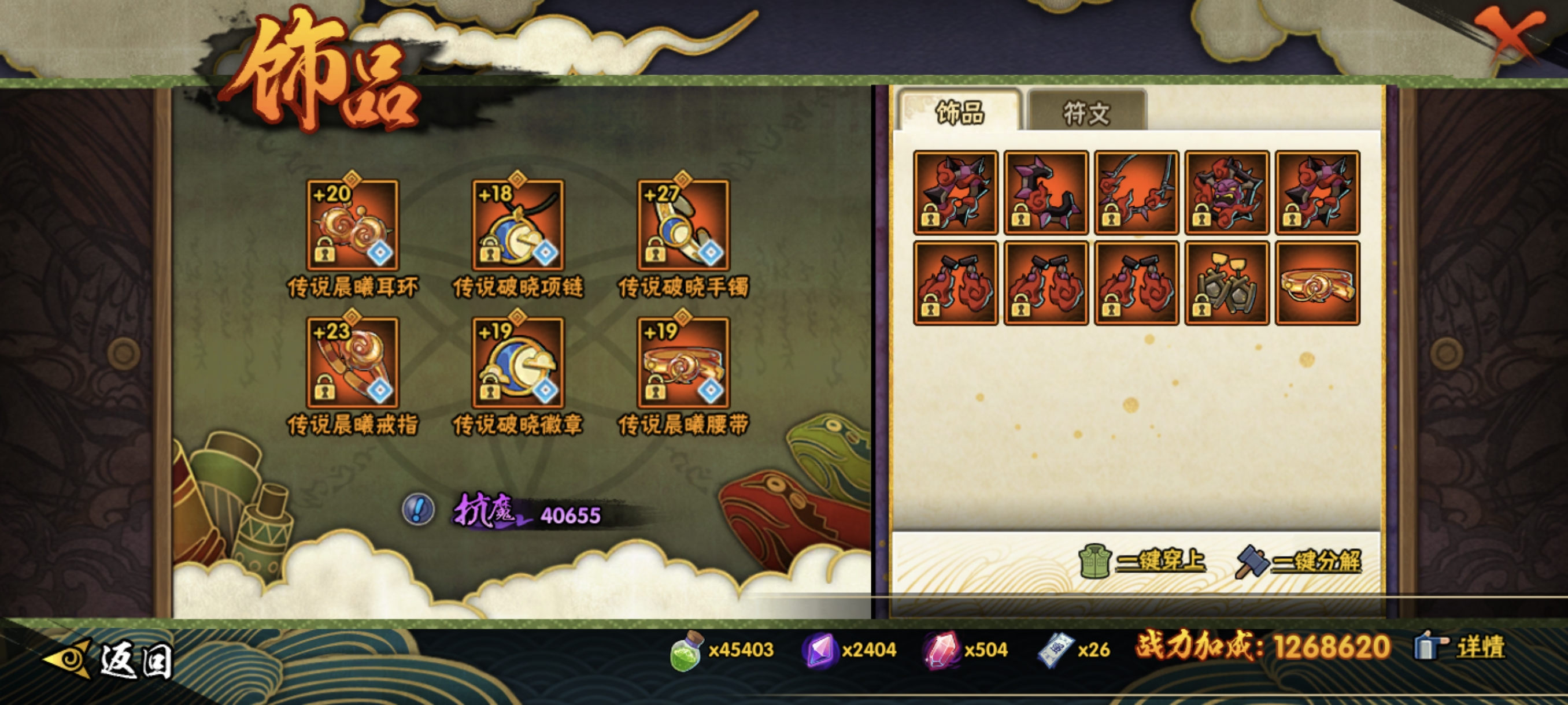Viewport: 1568px width, 705px height.
Task: Pick the grey stone earrings in bag
Action: pos(1226,283)
